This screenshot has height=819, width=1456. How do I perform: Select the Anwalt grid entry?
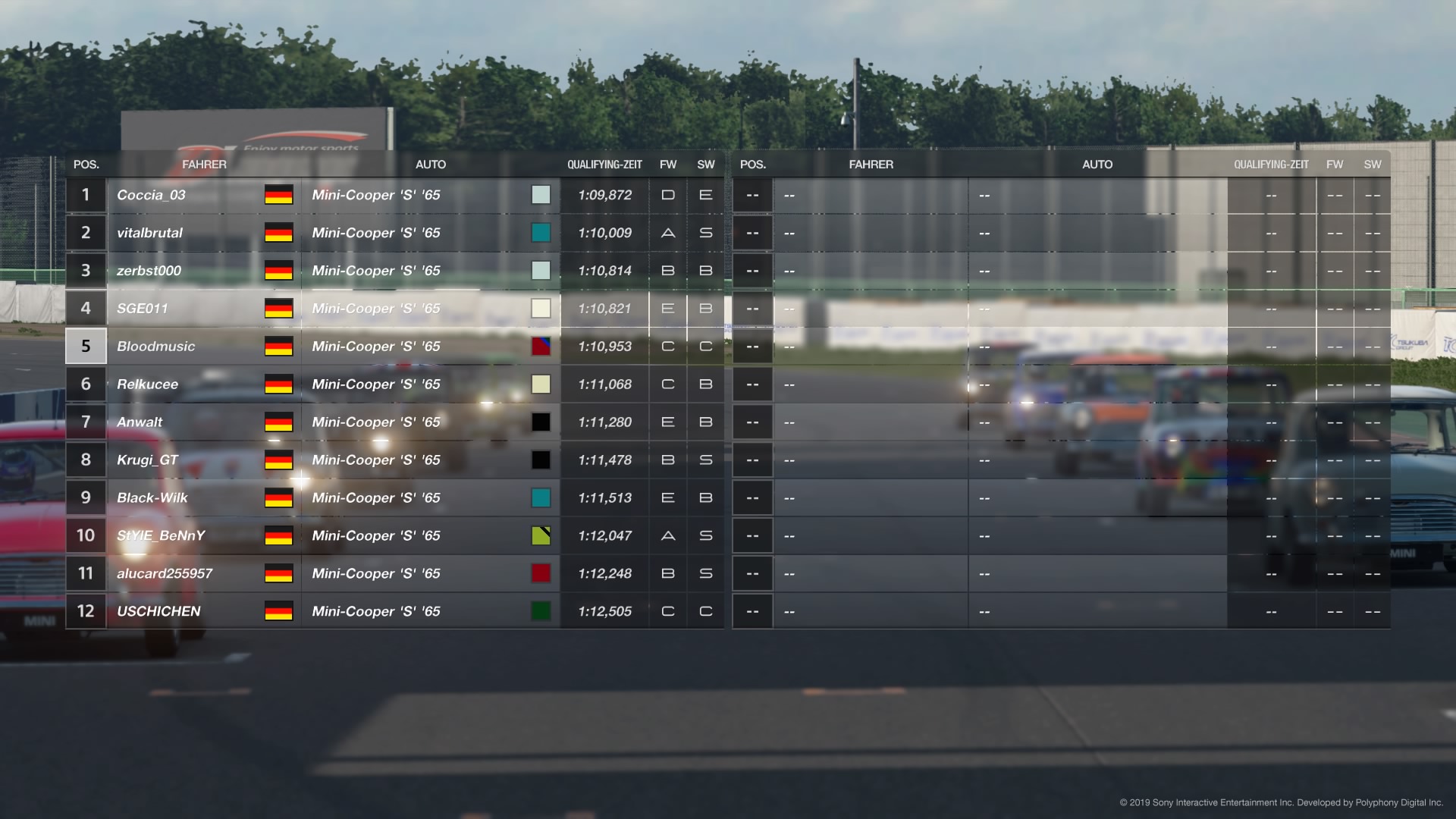(140, 422)
